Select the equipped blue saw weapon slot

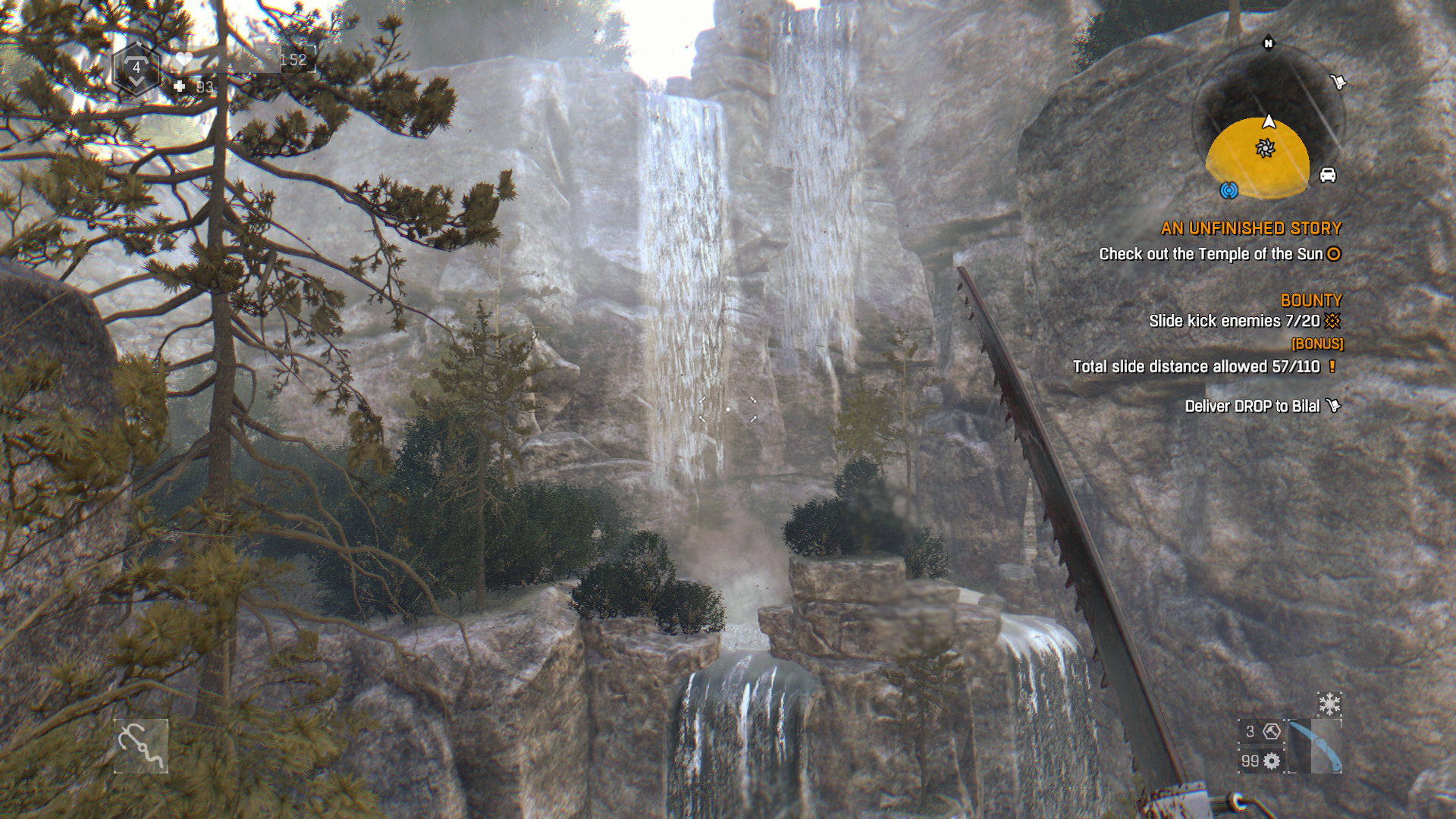[x=1315, y=747]
